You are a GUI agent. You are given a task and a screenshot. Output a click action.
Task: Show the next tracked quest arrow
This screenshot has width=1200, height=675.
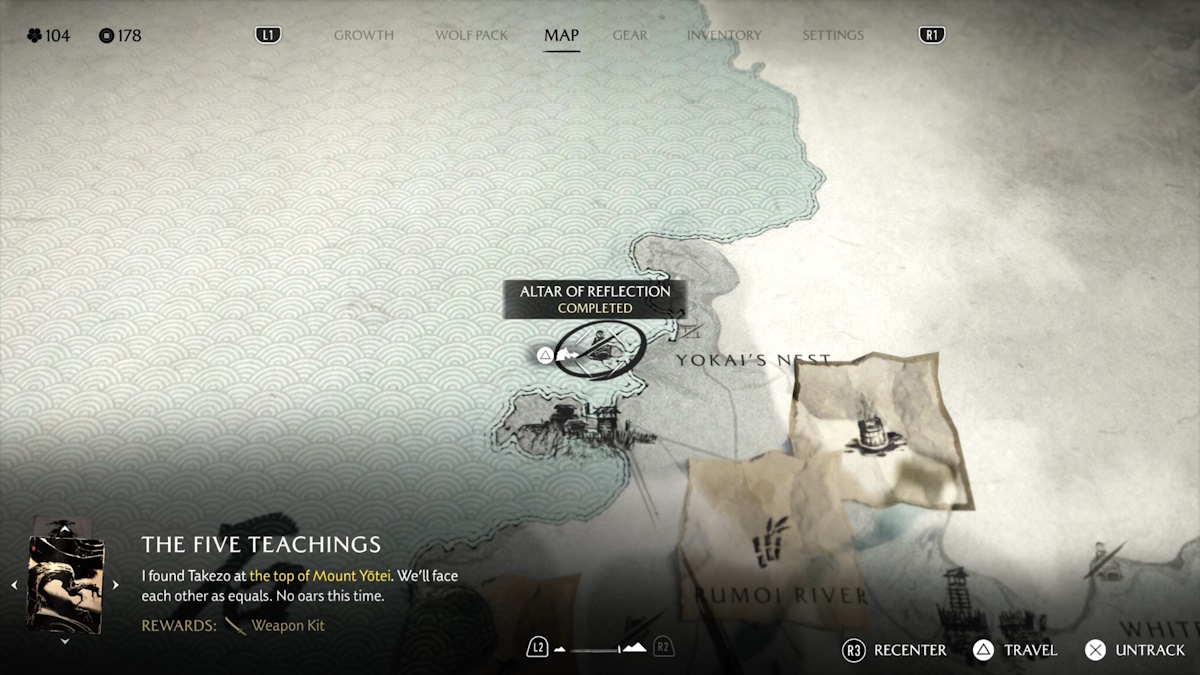pos(115,585)
